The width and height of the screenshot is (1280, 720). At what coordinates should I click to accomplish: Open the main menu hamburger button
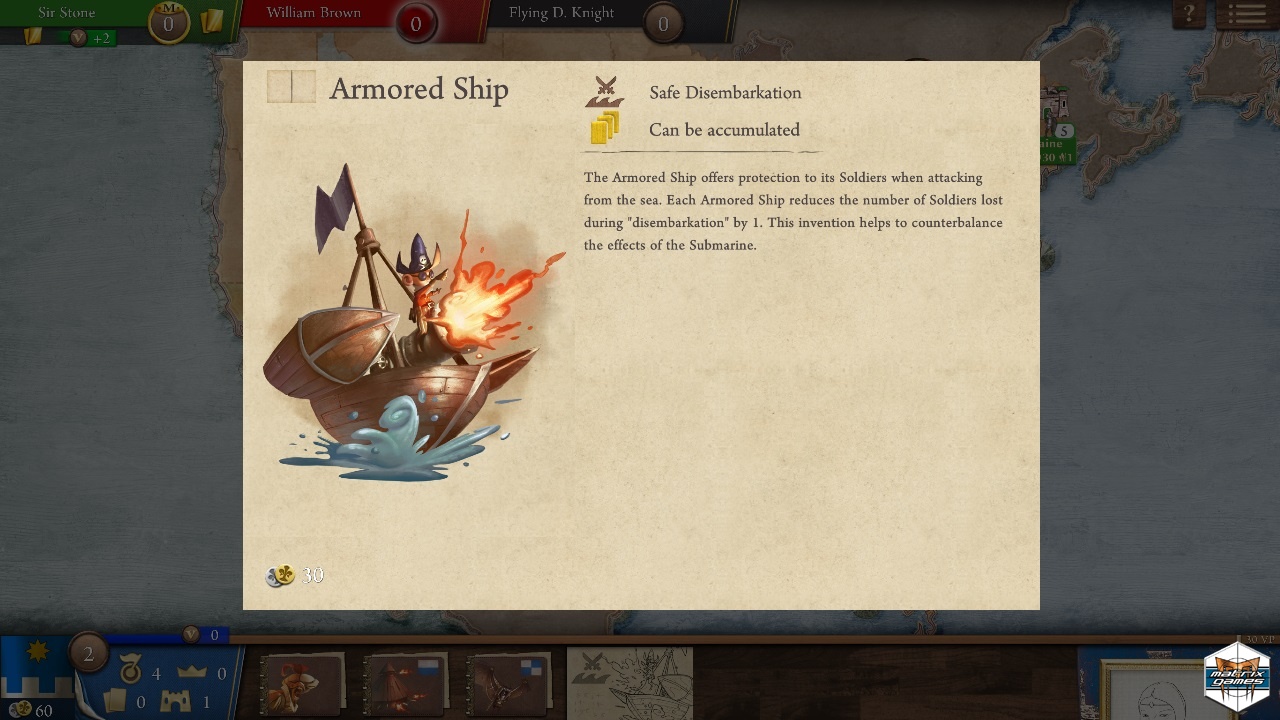click(x=1246, y=14)
